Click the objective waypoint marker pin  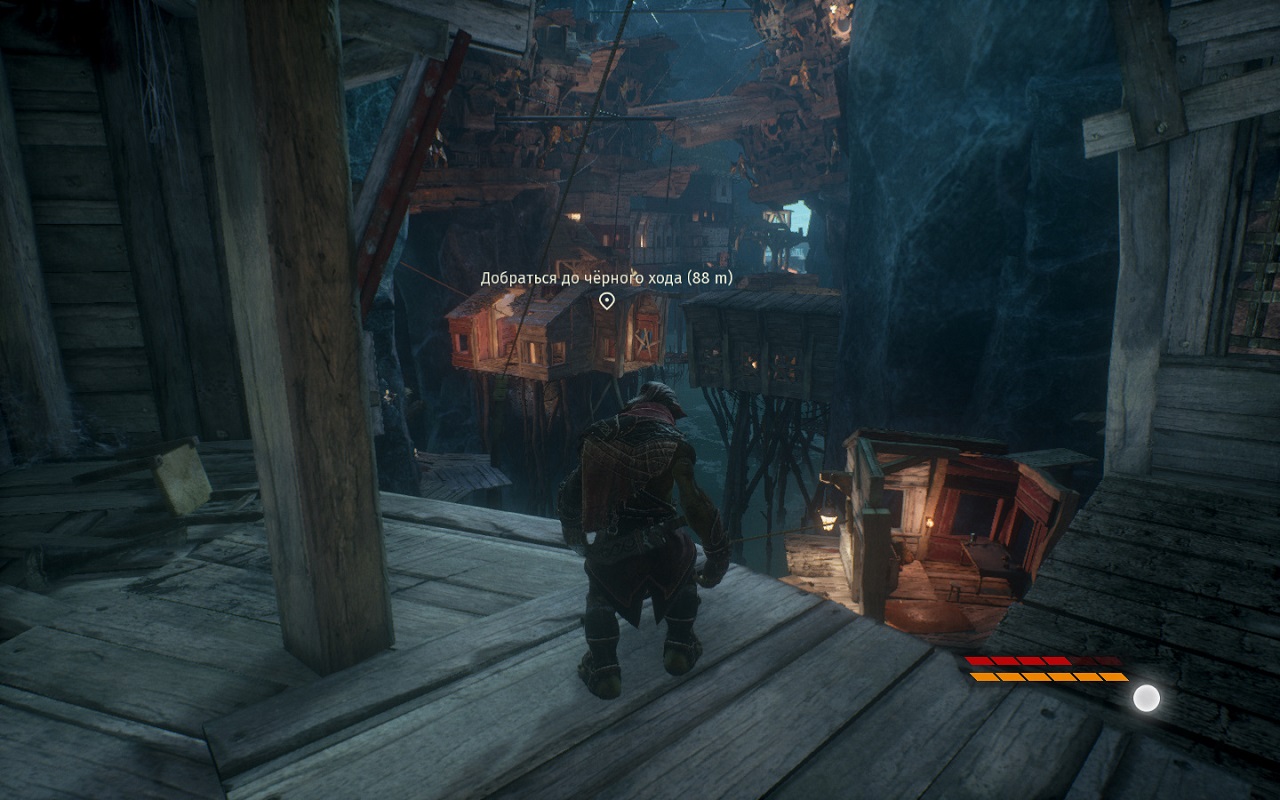point(606,300)
